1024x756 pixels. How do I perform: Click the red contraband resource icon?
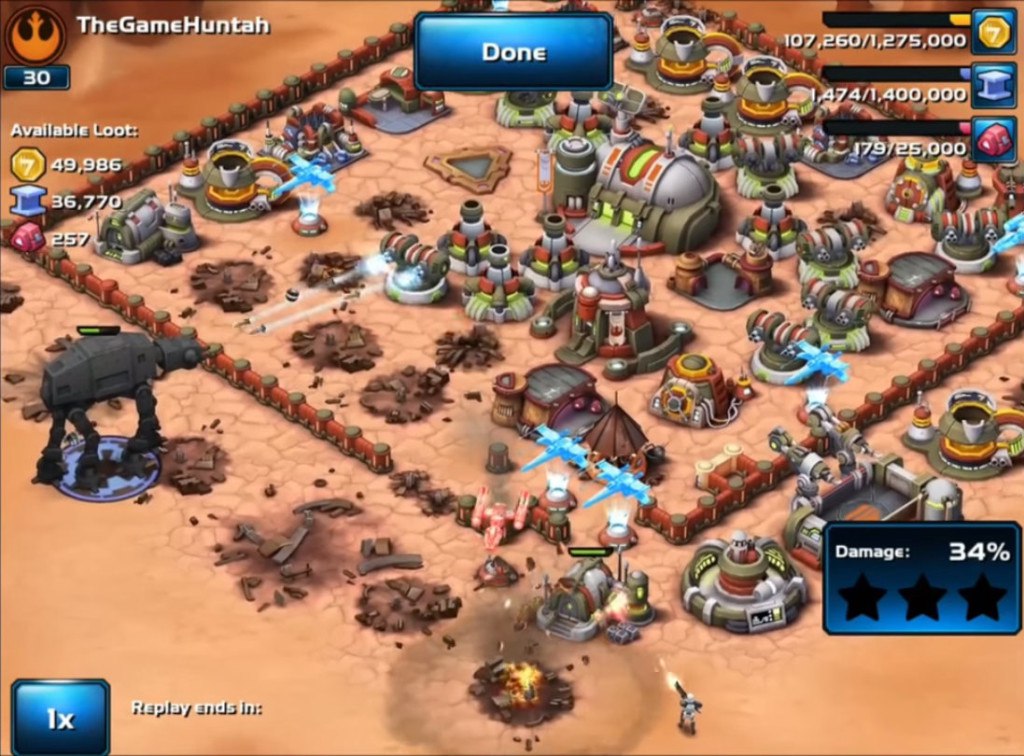[x=993, y=139]
